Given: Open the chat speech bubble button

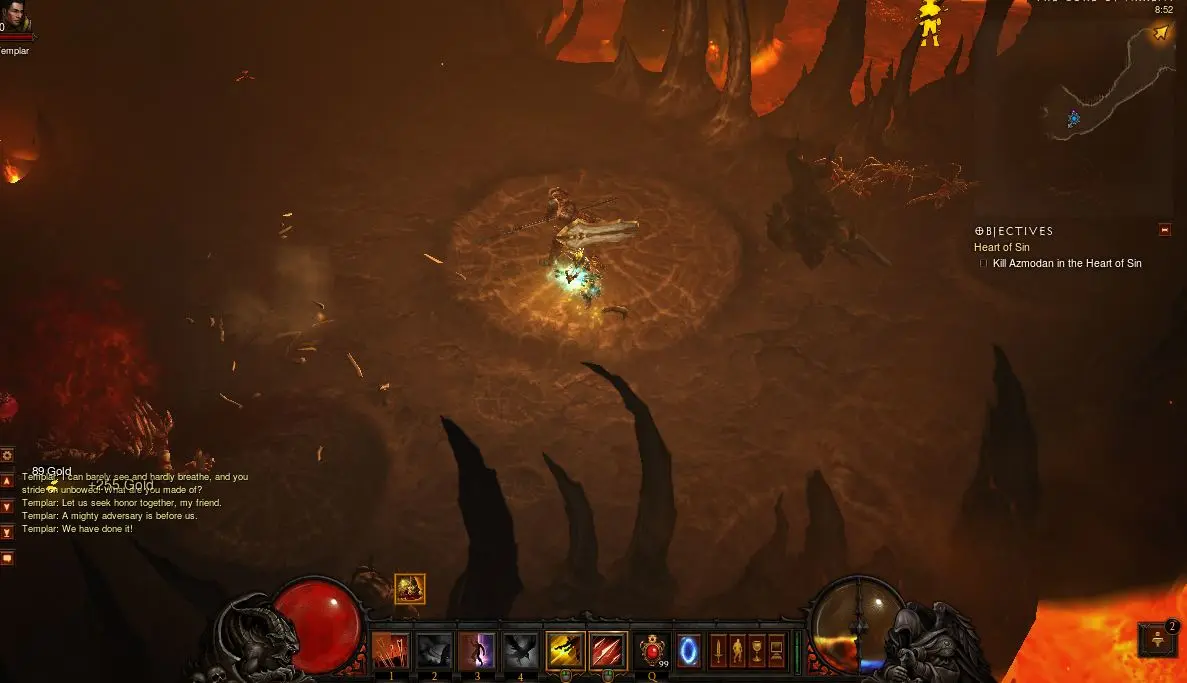Looking at the screenshot, I should (x=7, y=558).
